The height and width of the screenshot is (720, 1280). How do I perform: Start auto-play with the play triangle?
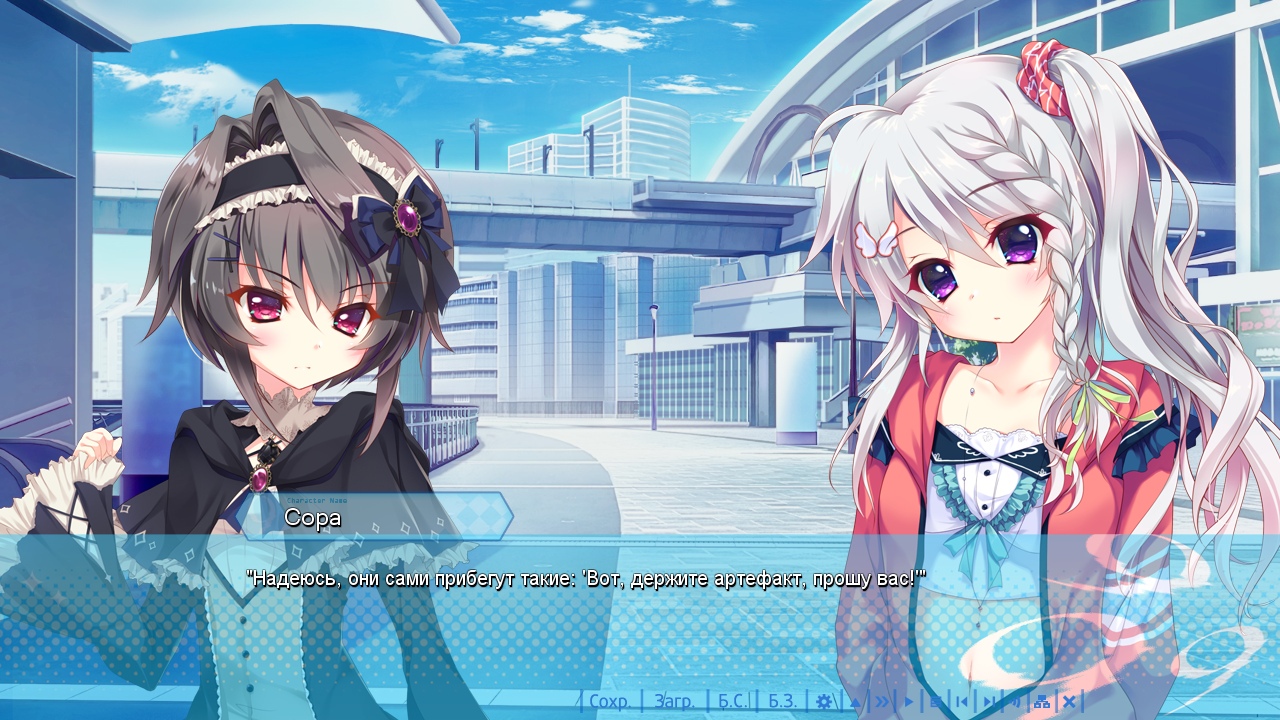909,701
